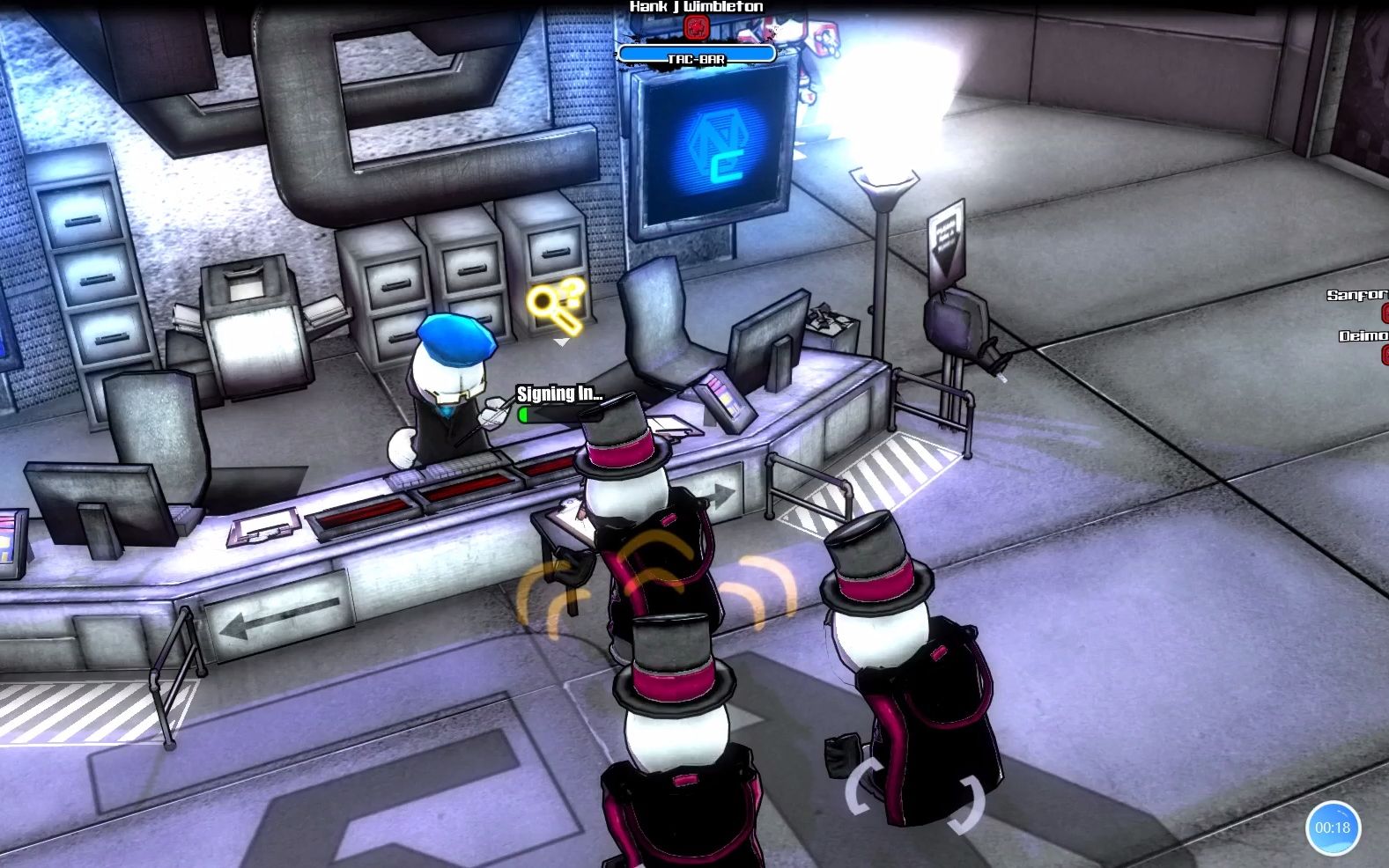Select the yellow magnifier inspect marker
The width and height of the screenshot is (1389, 868).
pyautogui.click(x=557, y=305)
